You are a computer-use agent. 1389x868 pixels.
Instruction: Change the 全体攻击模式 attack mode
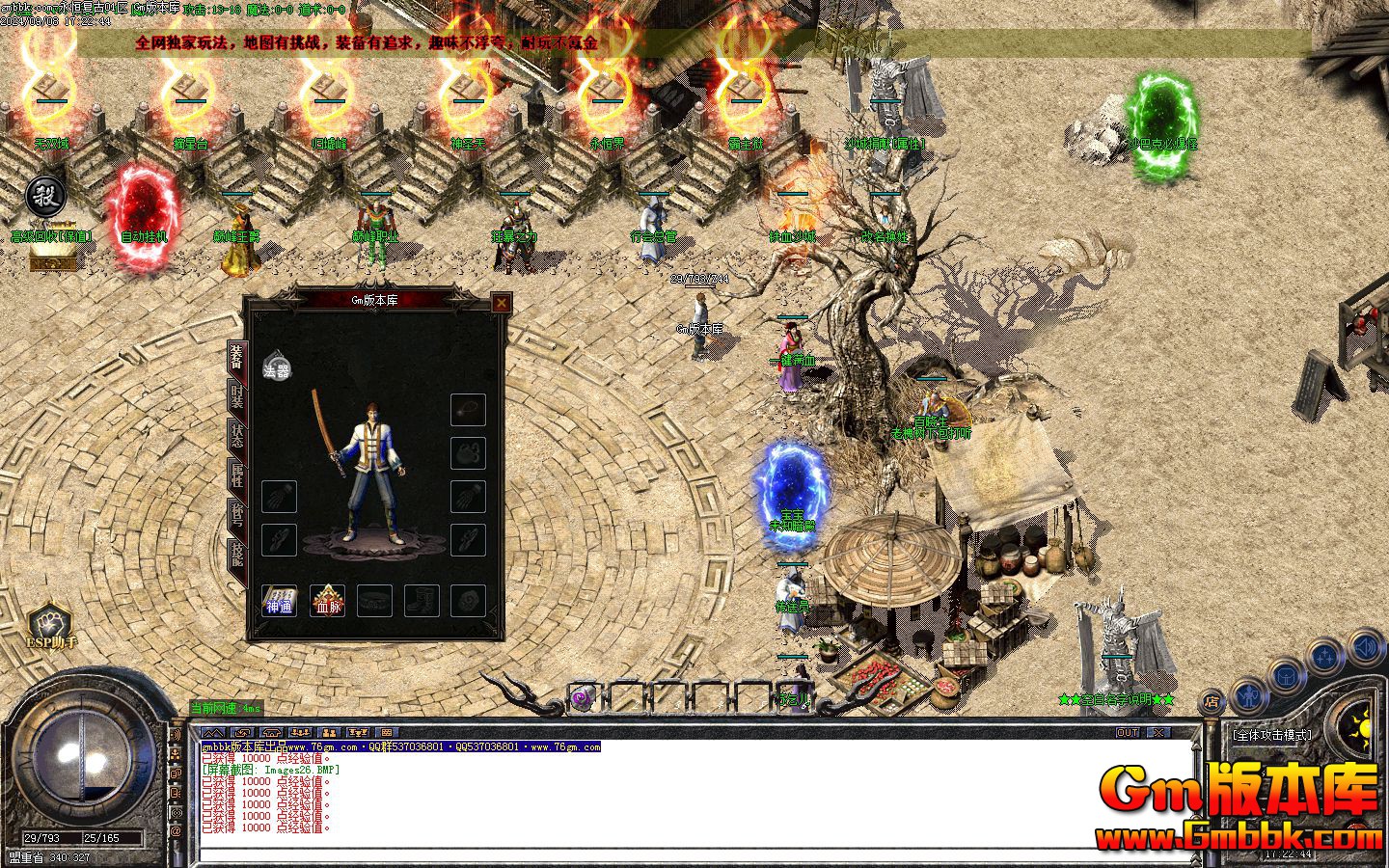coord(1271,735)
